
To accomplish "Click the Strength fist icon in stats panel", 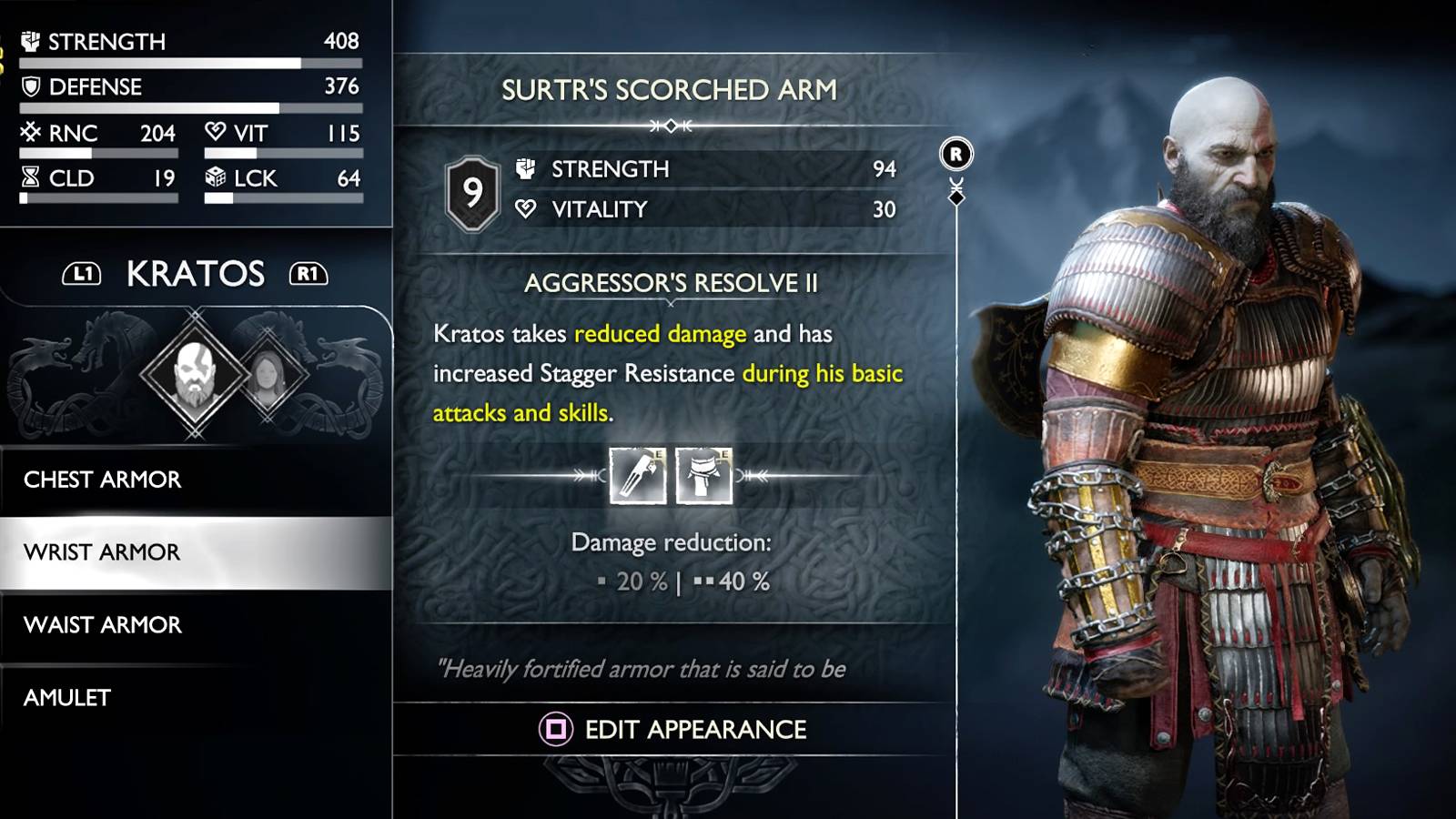I will pyautogui.click(x=30, y=40).
